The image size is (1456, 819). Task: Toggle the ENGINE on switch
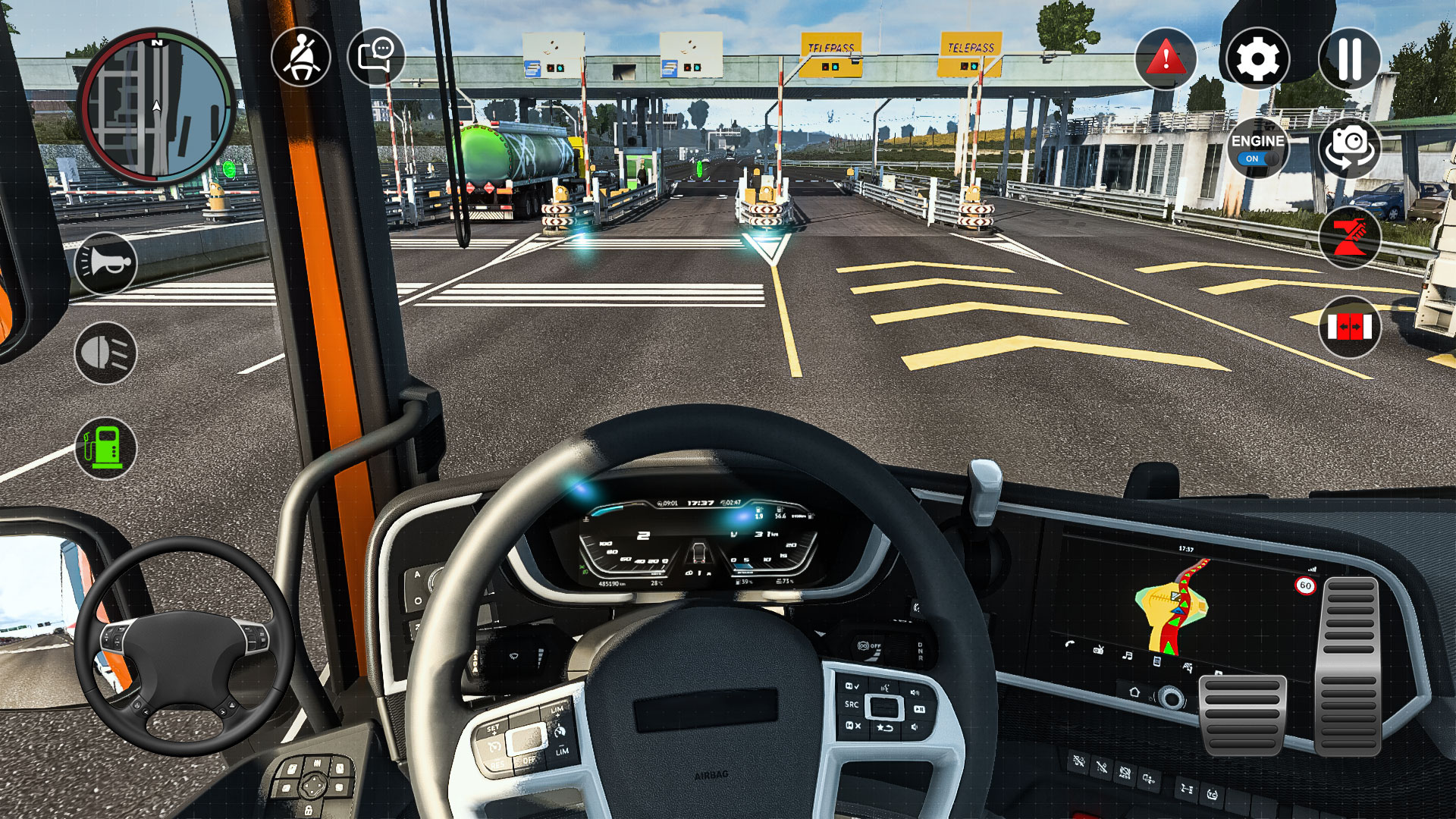point(1257,149)
